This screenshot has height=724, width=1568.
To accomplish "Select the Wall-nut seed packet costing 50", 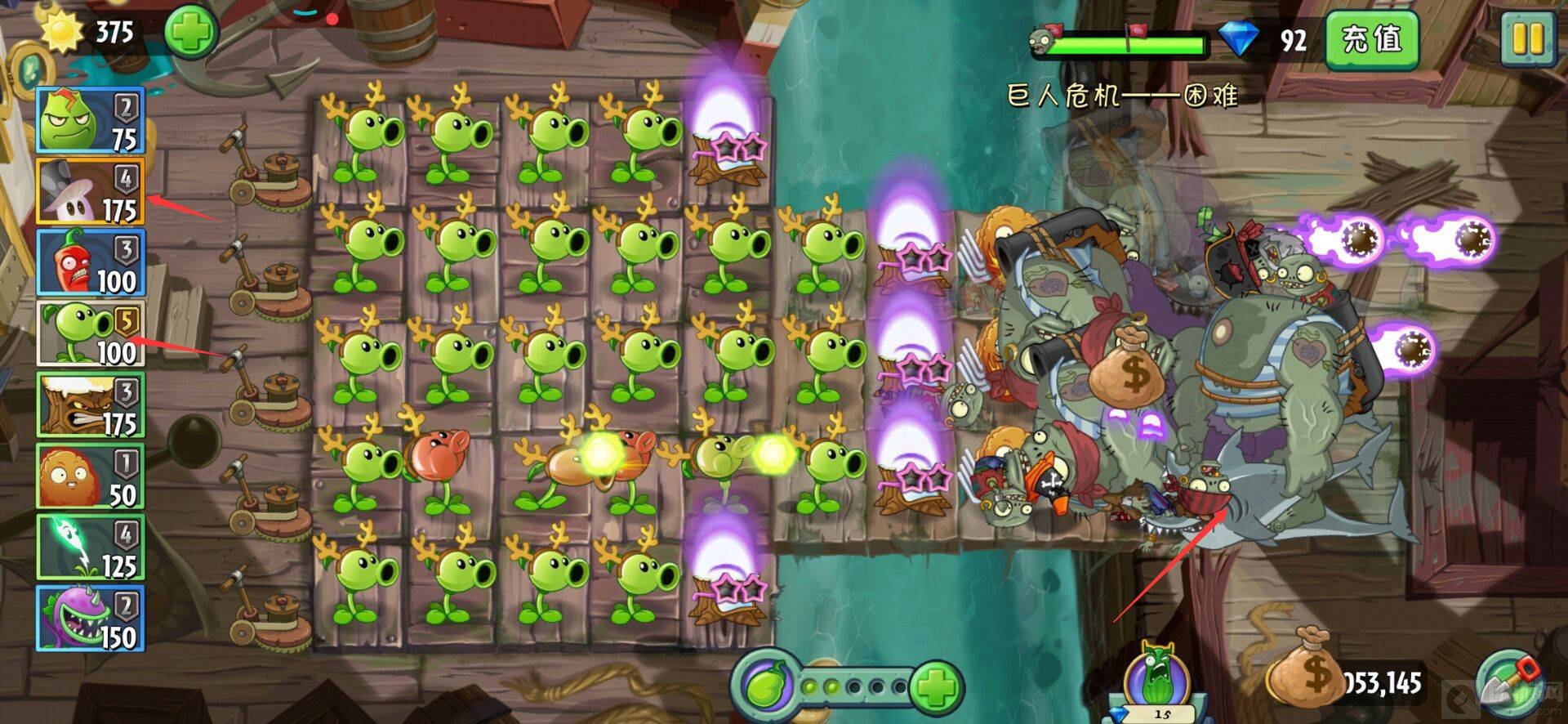I will tap(91, 476).
